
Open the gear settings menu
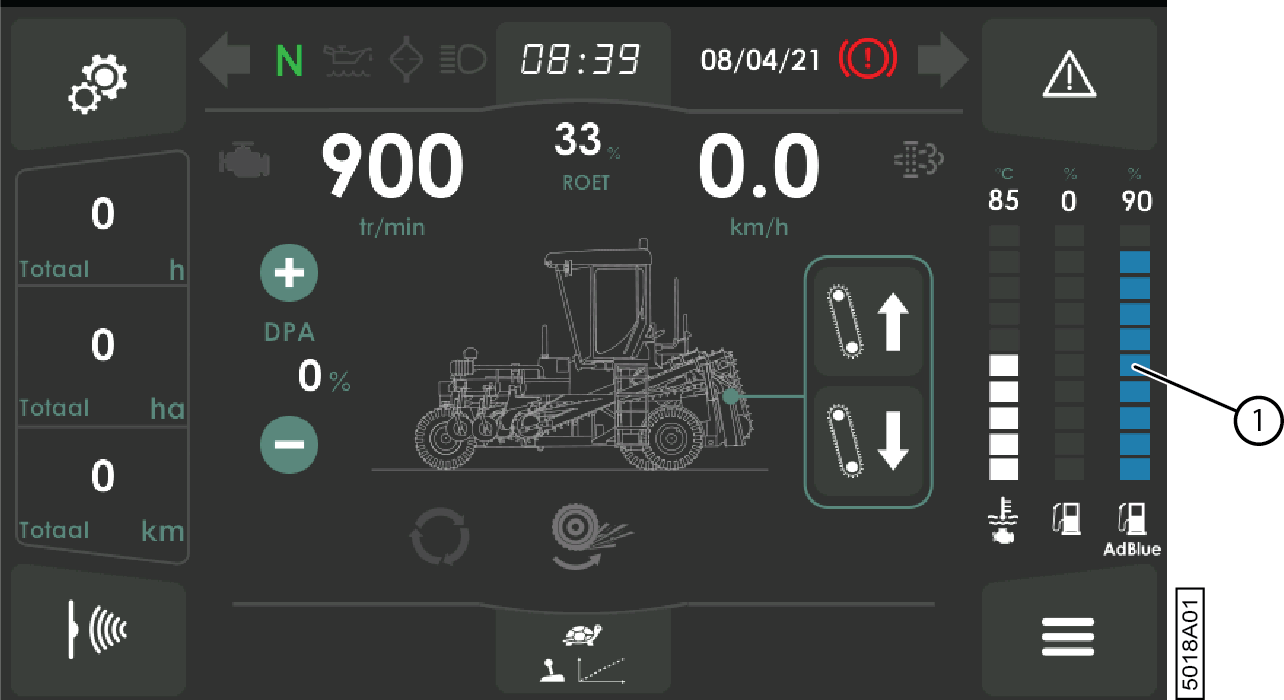(97, 84)
